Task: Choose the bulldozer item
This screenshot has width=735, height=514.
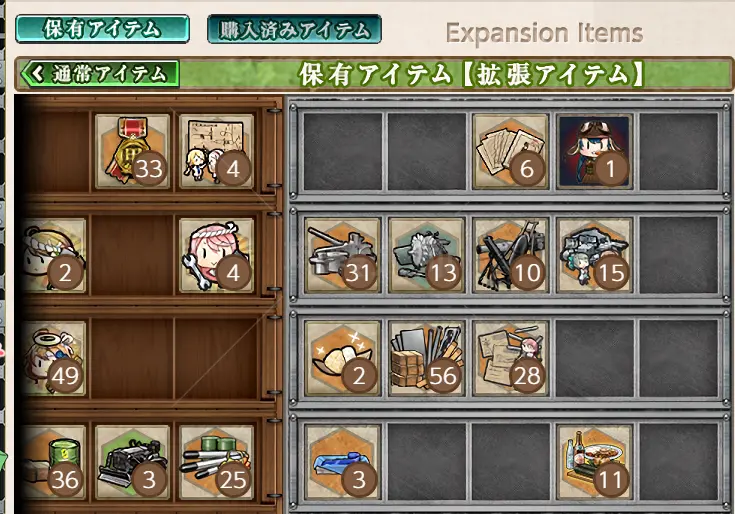Action: 132,462
